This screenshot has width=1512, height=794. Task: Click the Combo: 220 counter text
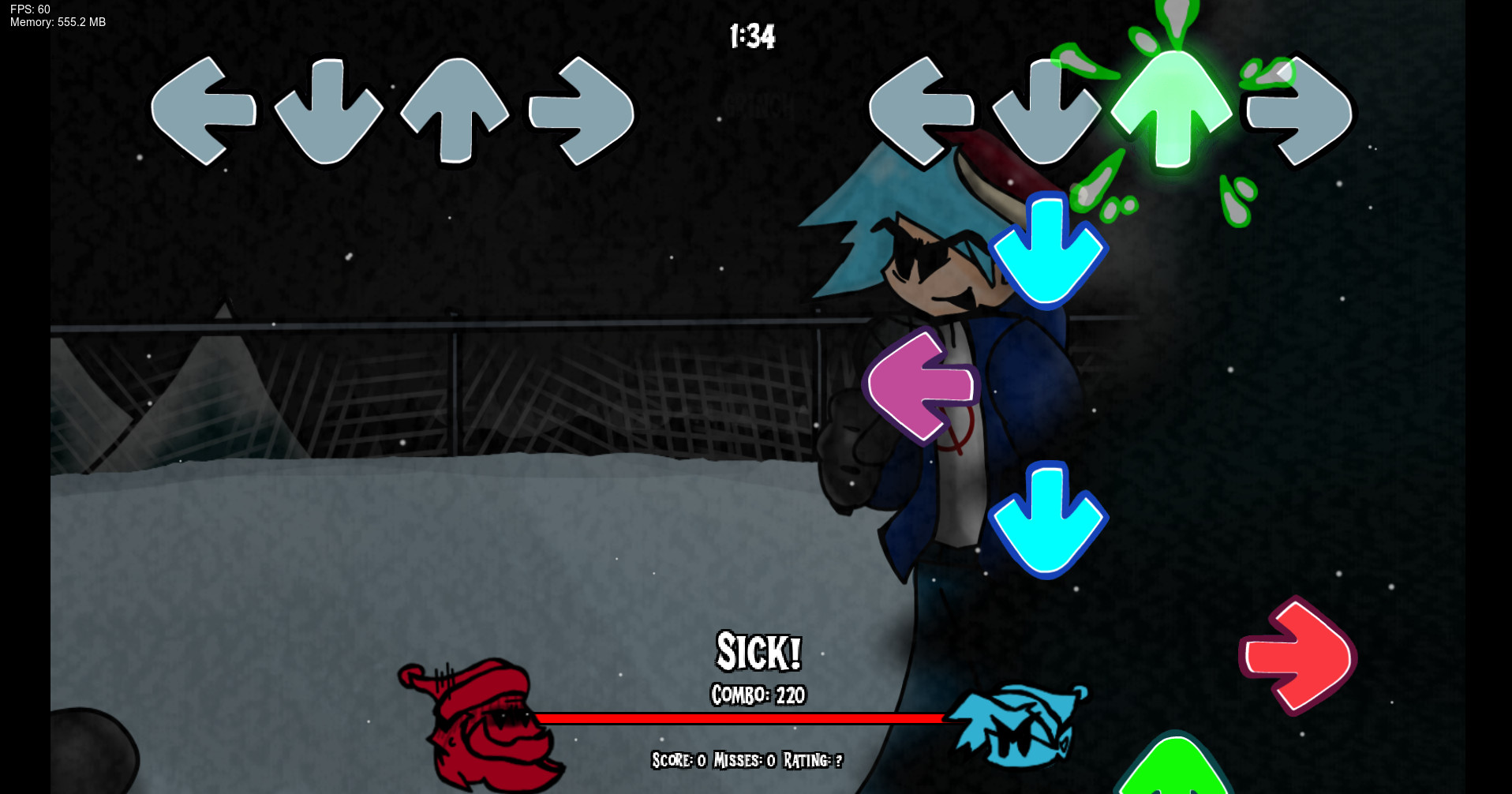[x=756, y=696]
